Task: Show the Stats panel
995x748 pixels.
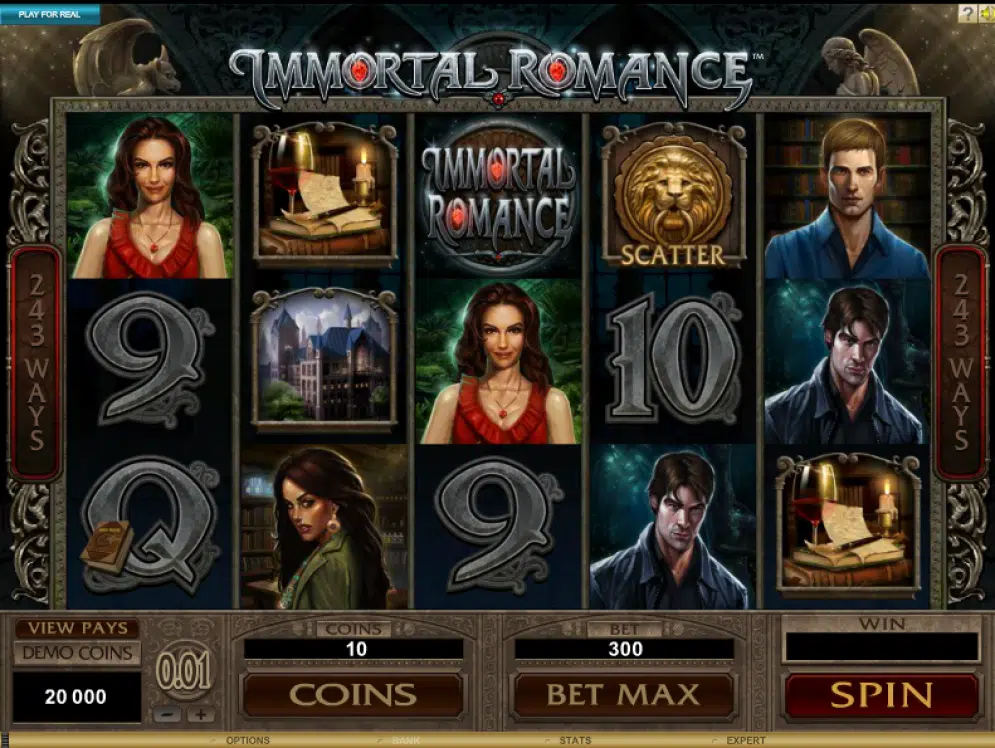Action: tap(575, 741)
